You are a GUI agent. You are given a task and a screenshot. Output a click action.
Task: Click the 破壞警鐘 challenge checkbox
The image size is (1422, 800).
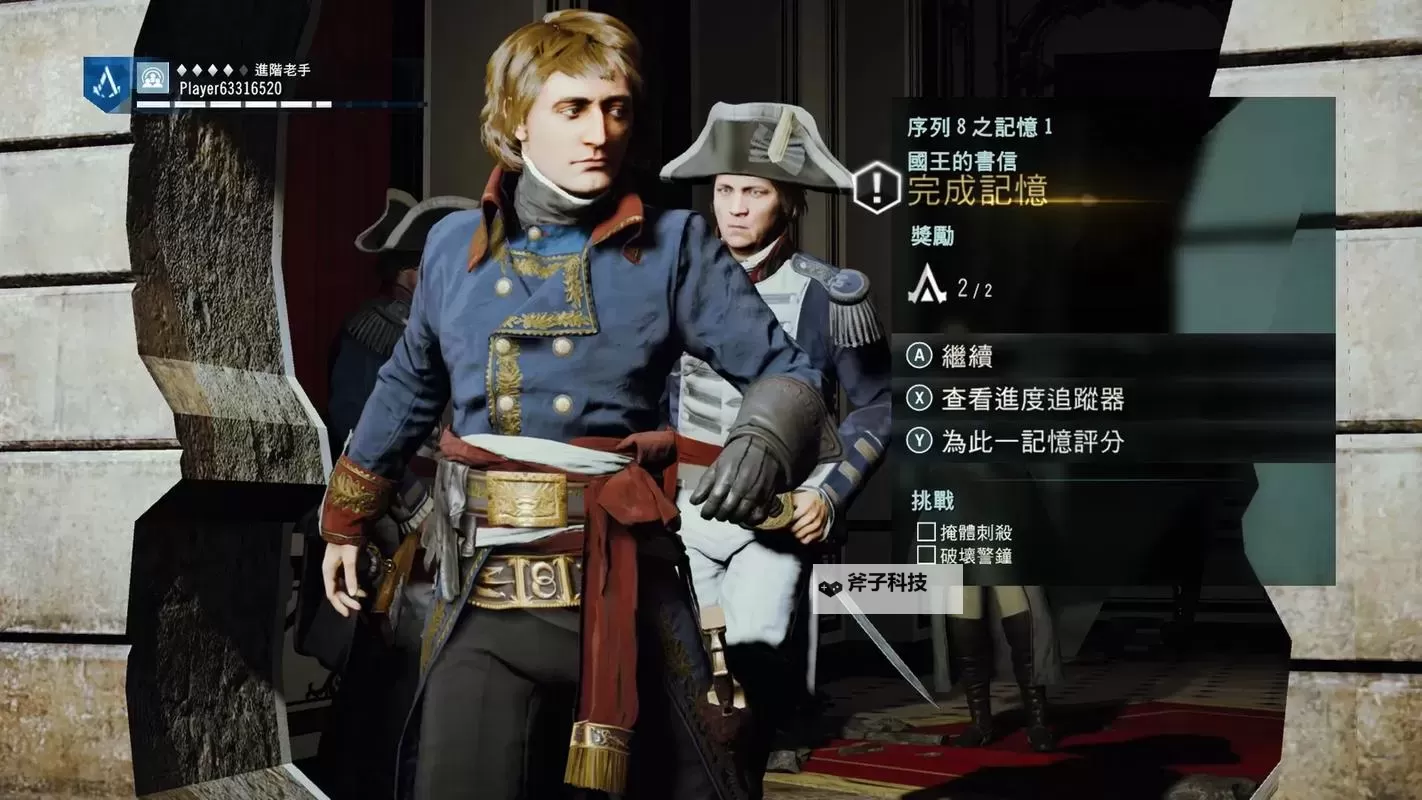[926, 555]
